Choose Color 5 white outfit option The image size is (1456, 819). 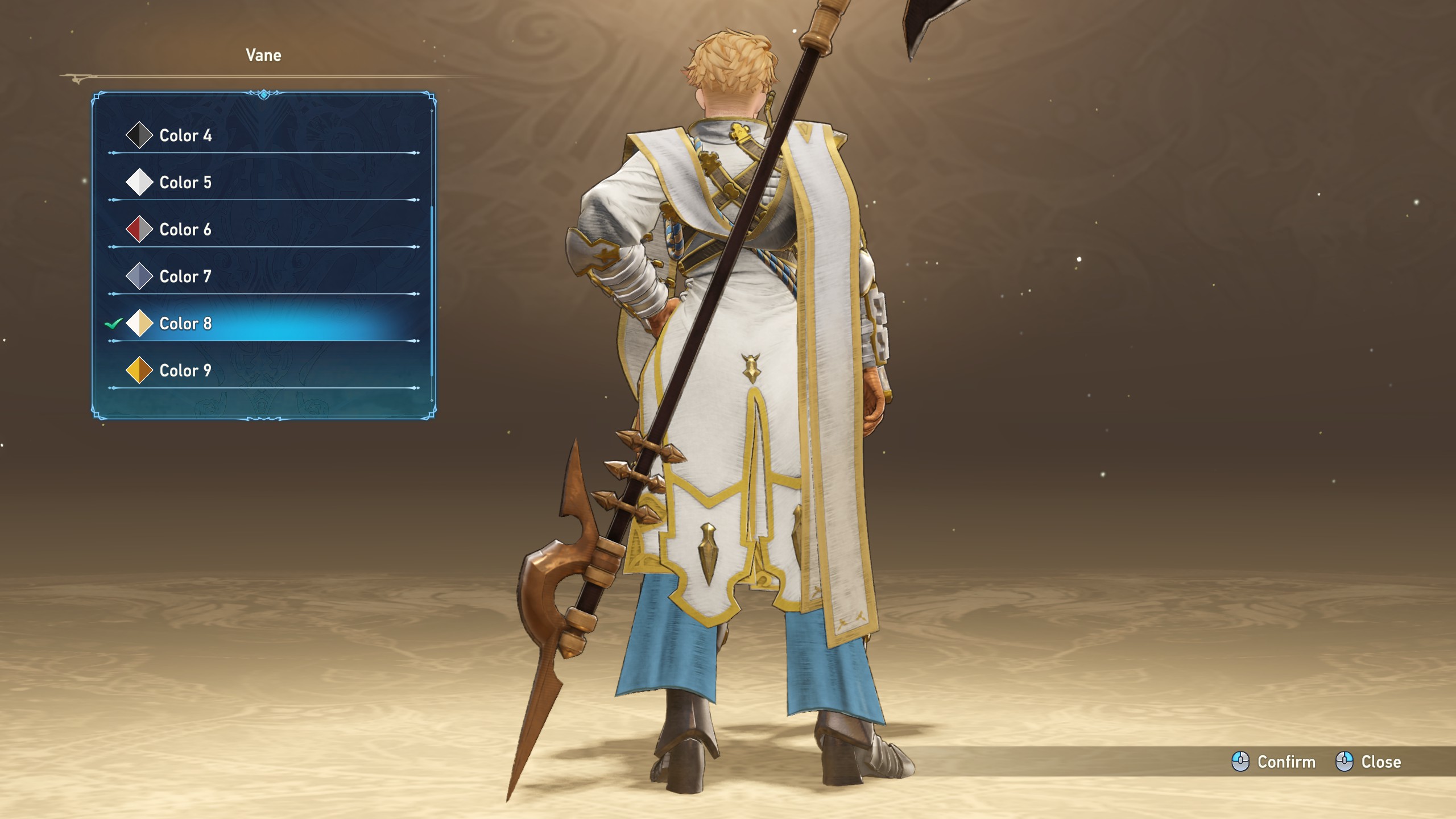[x=185, y=183]
